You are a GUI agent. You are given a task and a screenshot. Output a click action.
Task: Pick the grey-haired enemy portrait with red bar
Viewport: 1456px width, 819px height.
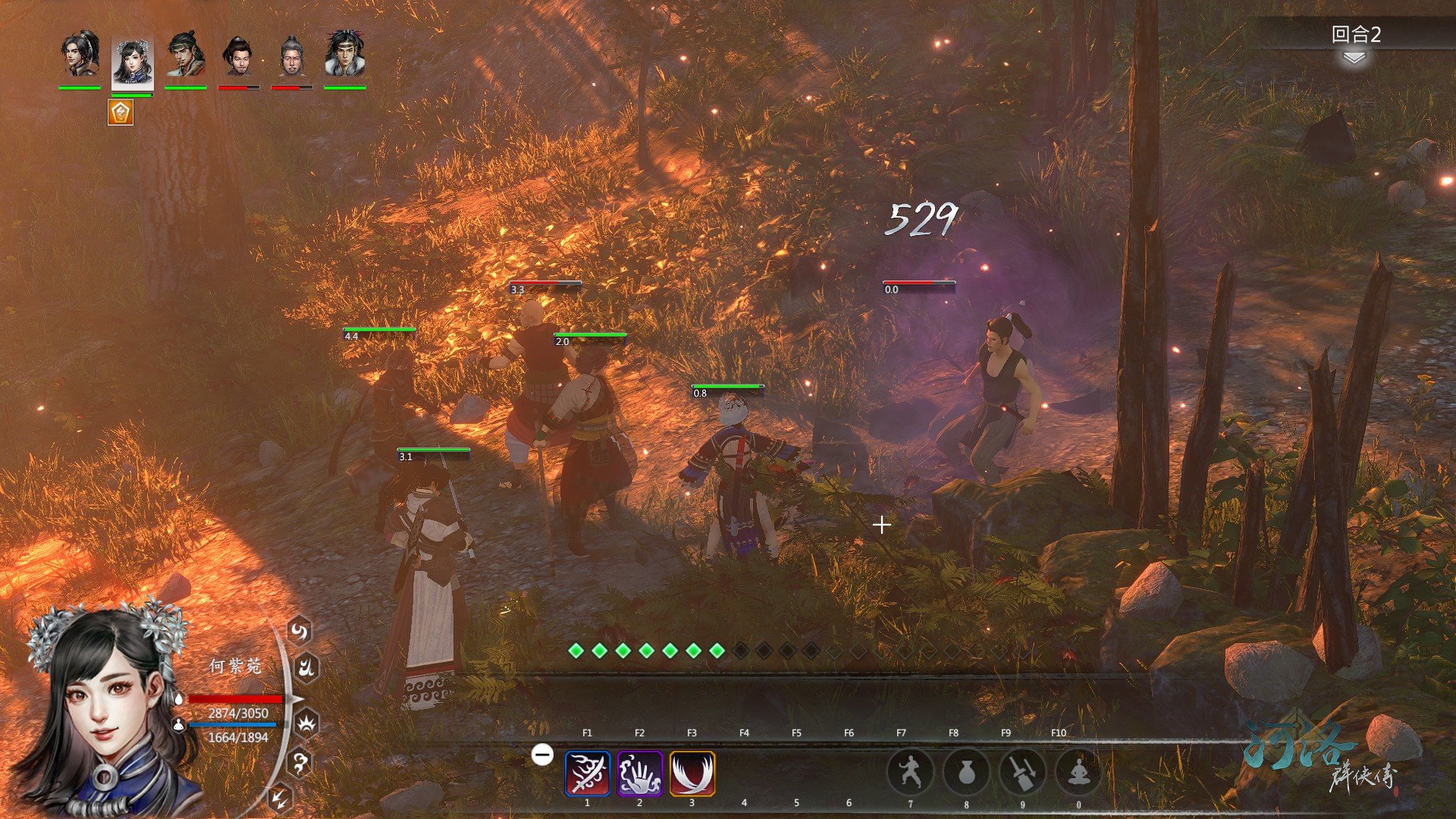point(292,55)
